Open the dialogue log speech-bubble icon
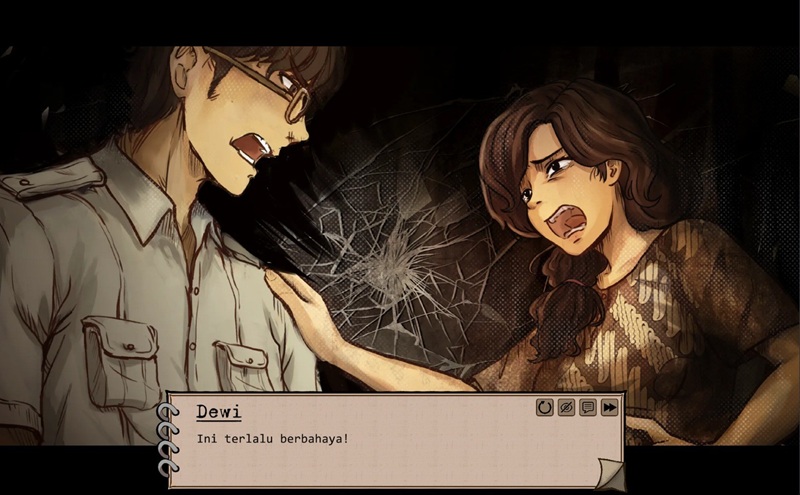800x495 pixels. [x=588, y=407]
